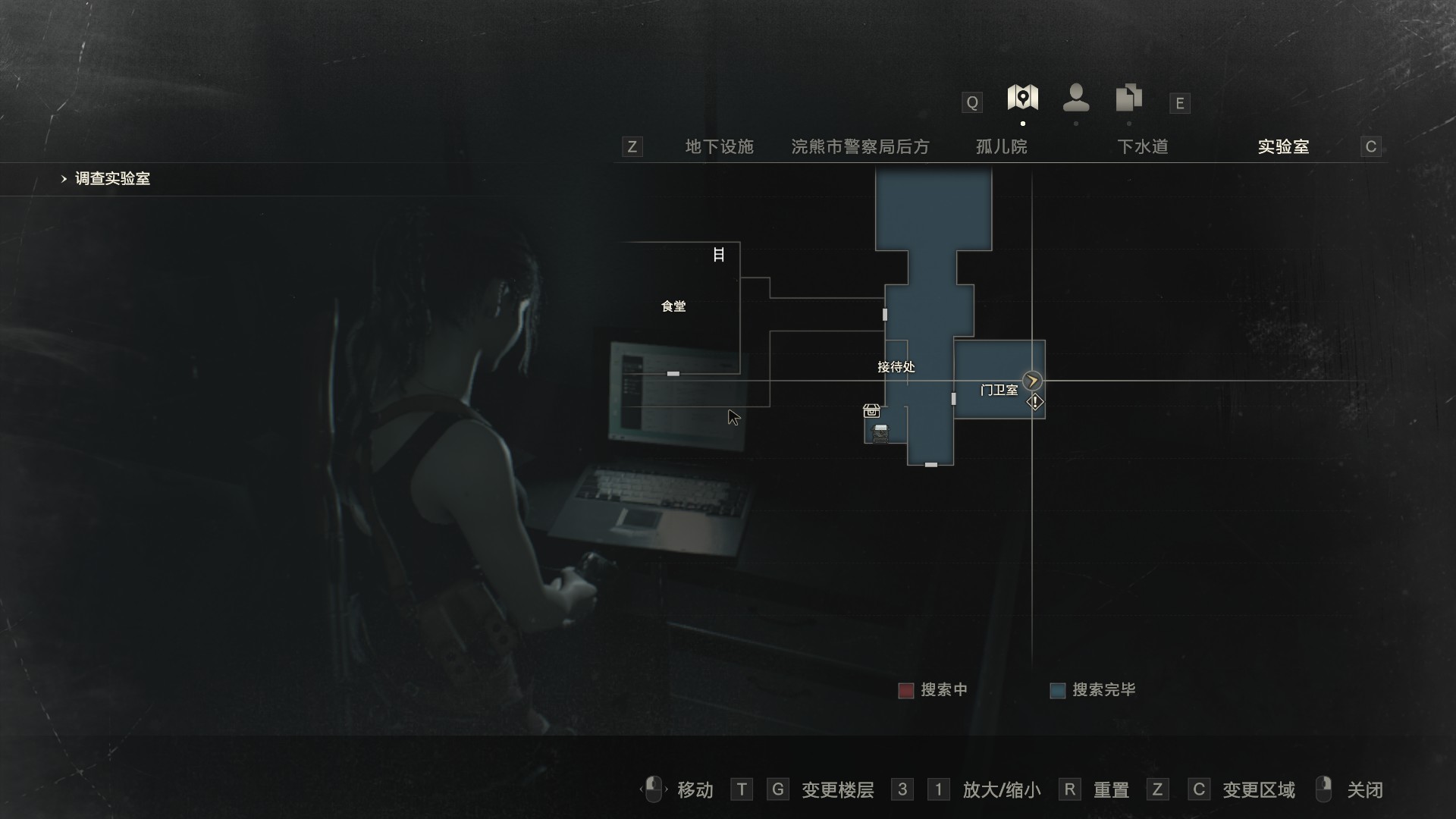Select the 调查实验室 objective entry
This screenshot has width=1456, height=819.
point(112,179)
